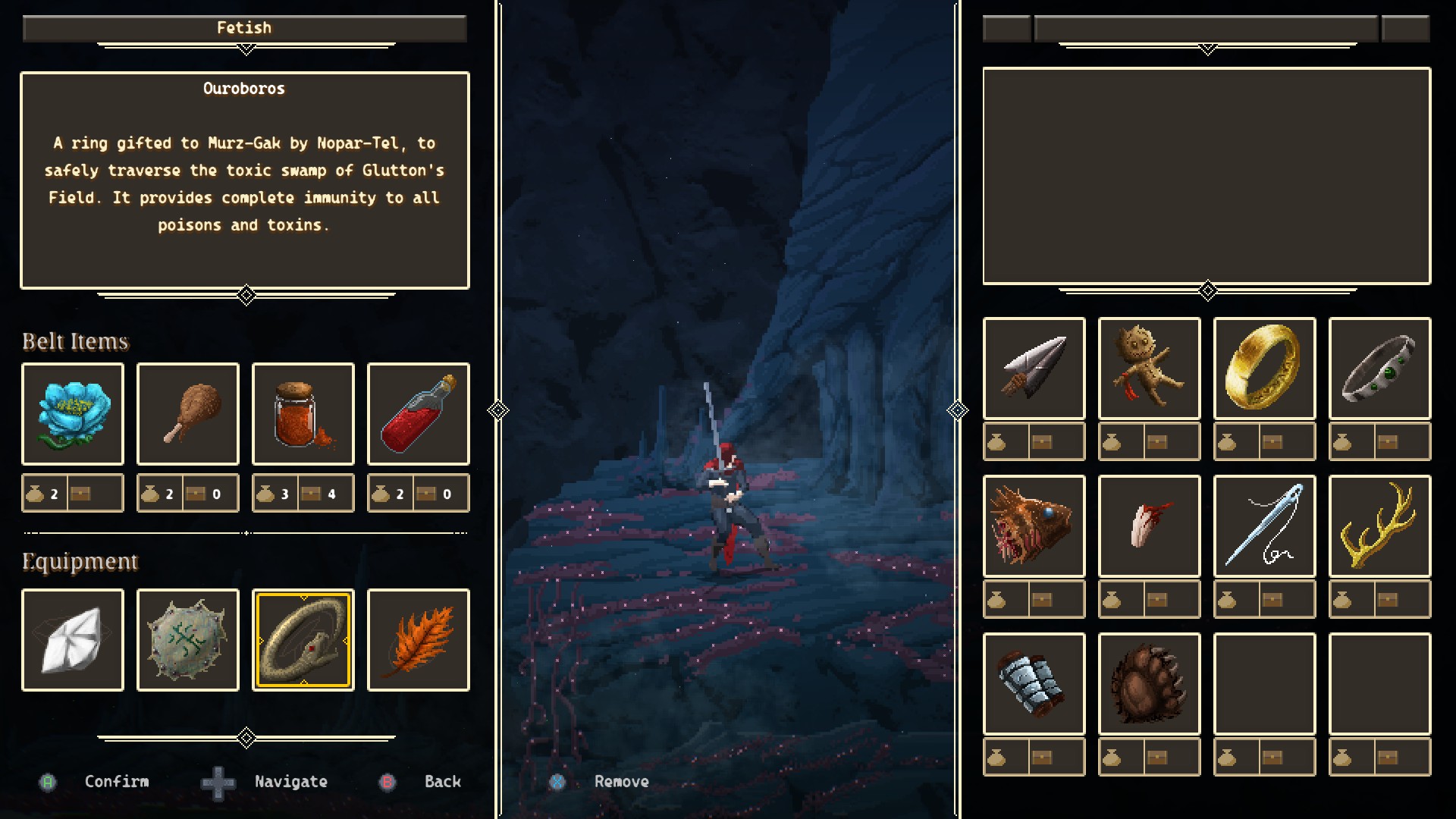1456x819 pixels.
Task: Pick the red potion bottle slot
Action: (x=419, y=414)
